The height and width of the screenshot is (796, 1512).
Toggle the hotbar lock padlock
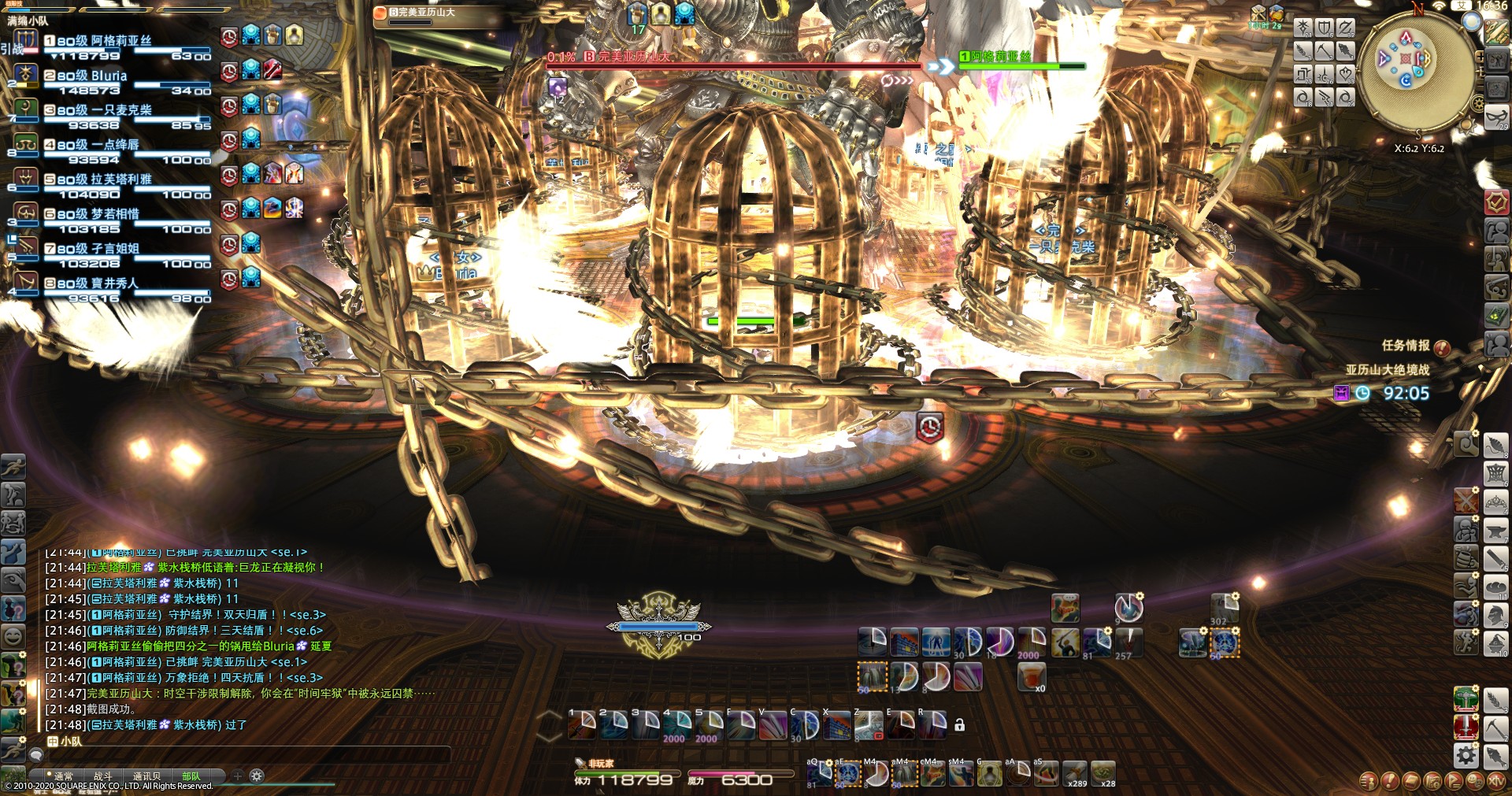pyautogui.click(x=959, y=725)
